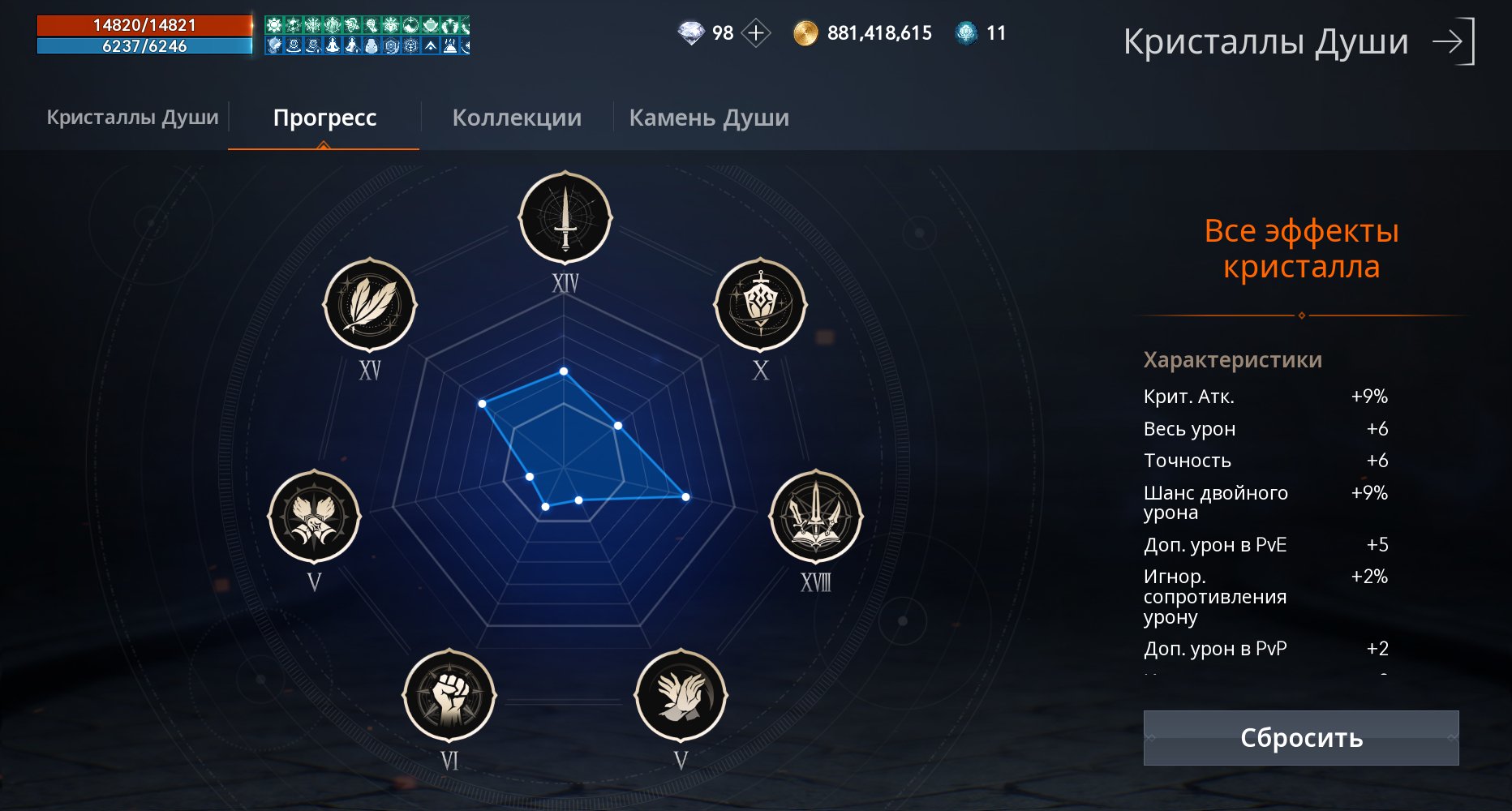The image size is (1512, 811).
Task: Click the Сбросить reset button
Action: point(1300,738)
